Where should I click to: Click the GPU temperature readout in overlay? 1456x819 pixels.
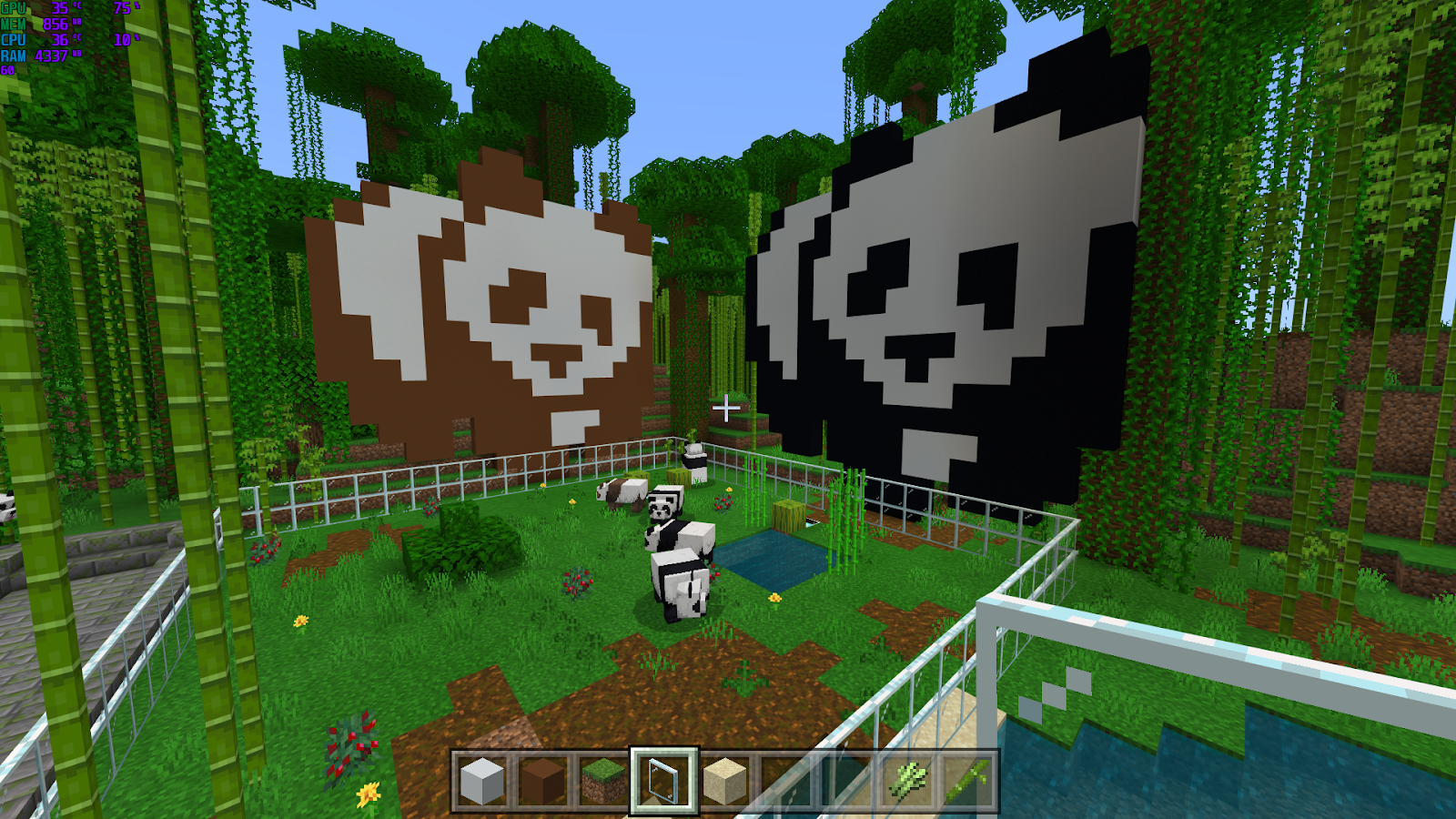61,7
